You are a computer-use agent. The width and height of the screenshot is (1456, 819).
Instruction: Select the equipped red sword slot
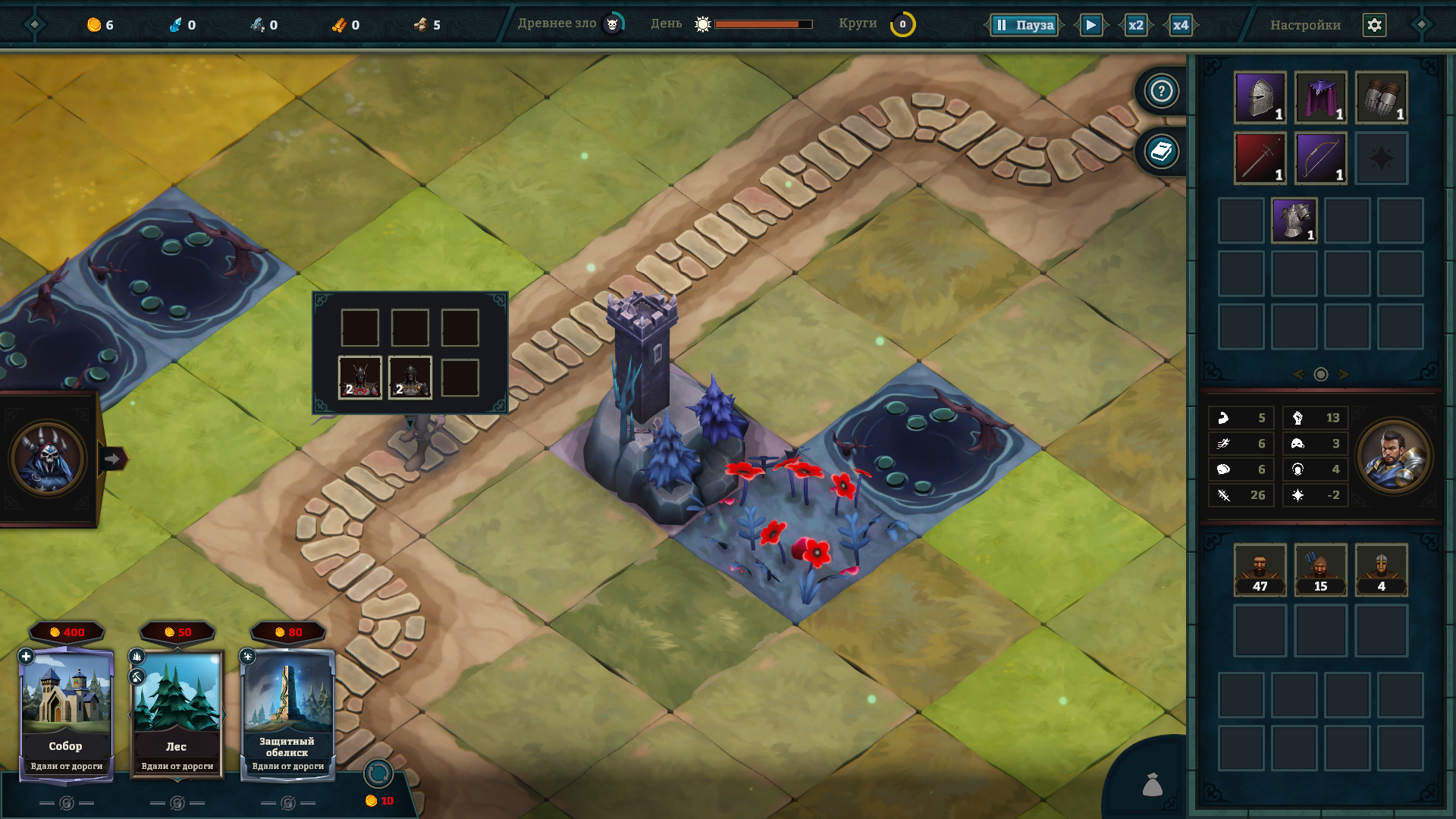1260,158
